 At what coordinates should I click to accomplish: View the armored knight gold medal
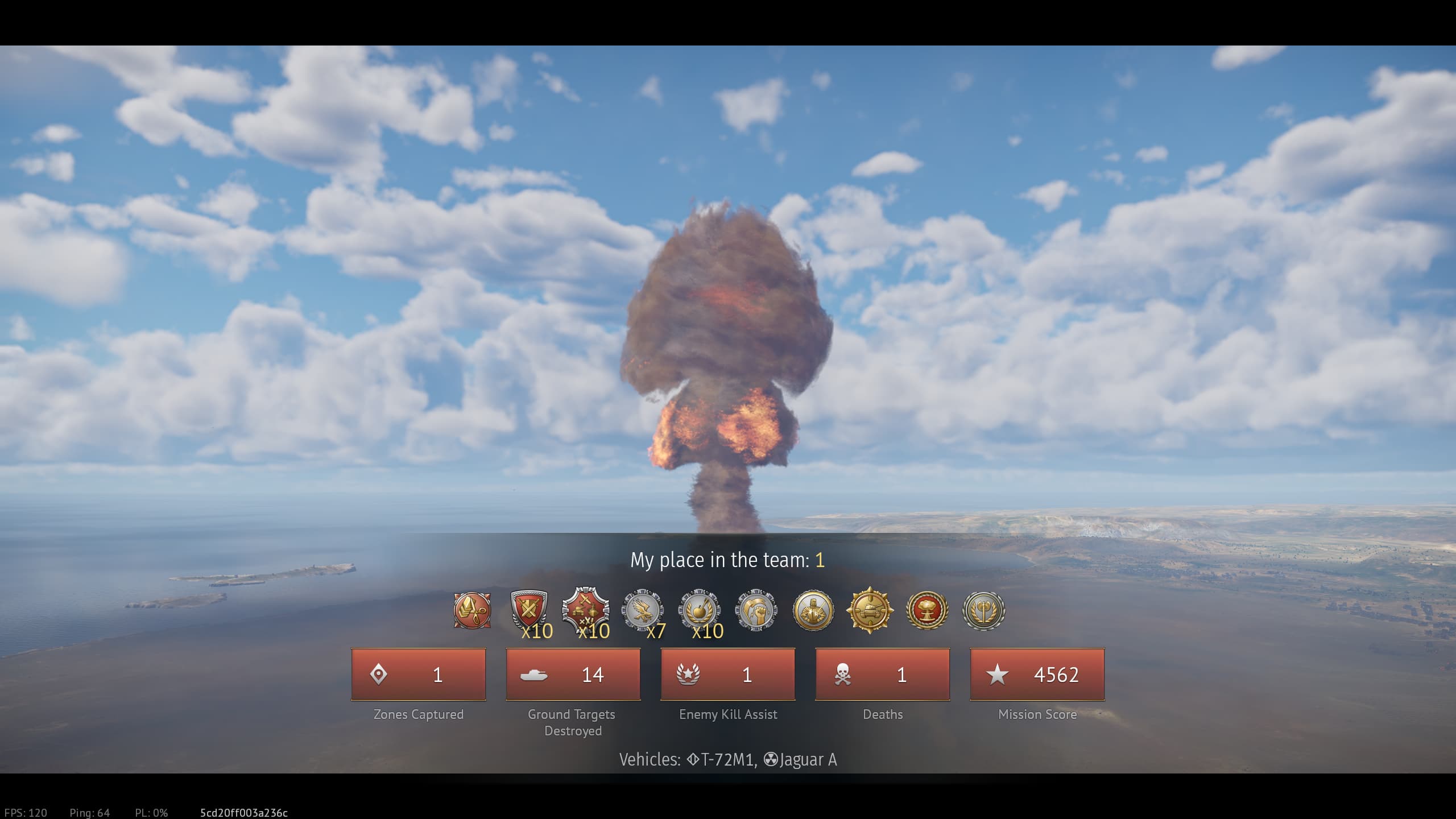tap(813, 611)
